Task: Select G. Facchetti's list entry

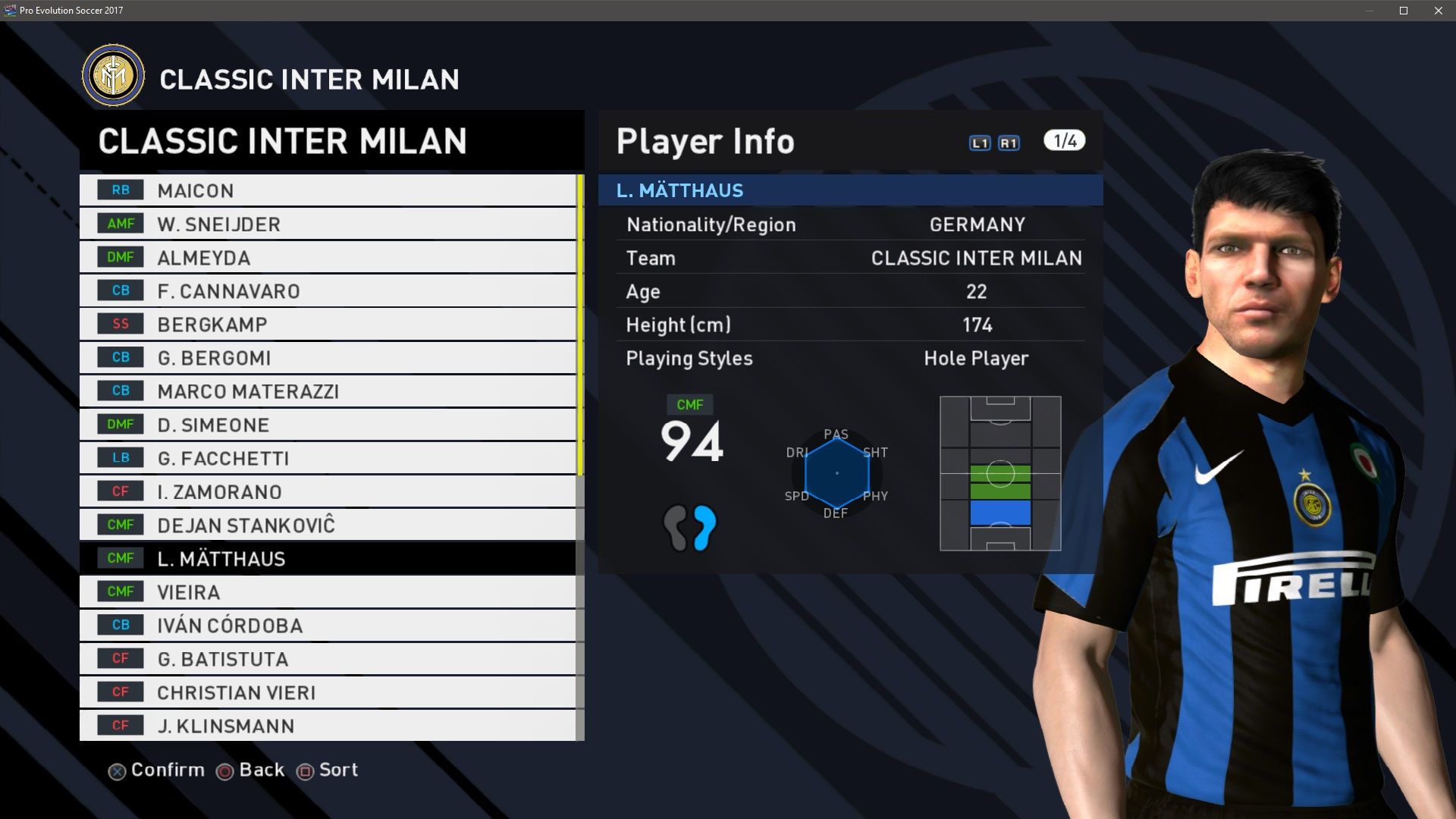Action: [x=328, y=457]
